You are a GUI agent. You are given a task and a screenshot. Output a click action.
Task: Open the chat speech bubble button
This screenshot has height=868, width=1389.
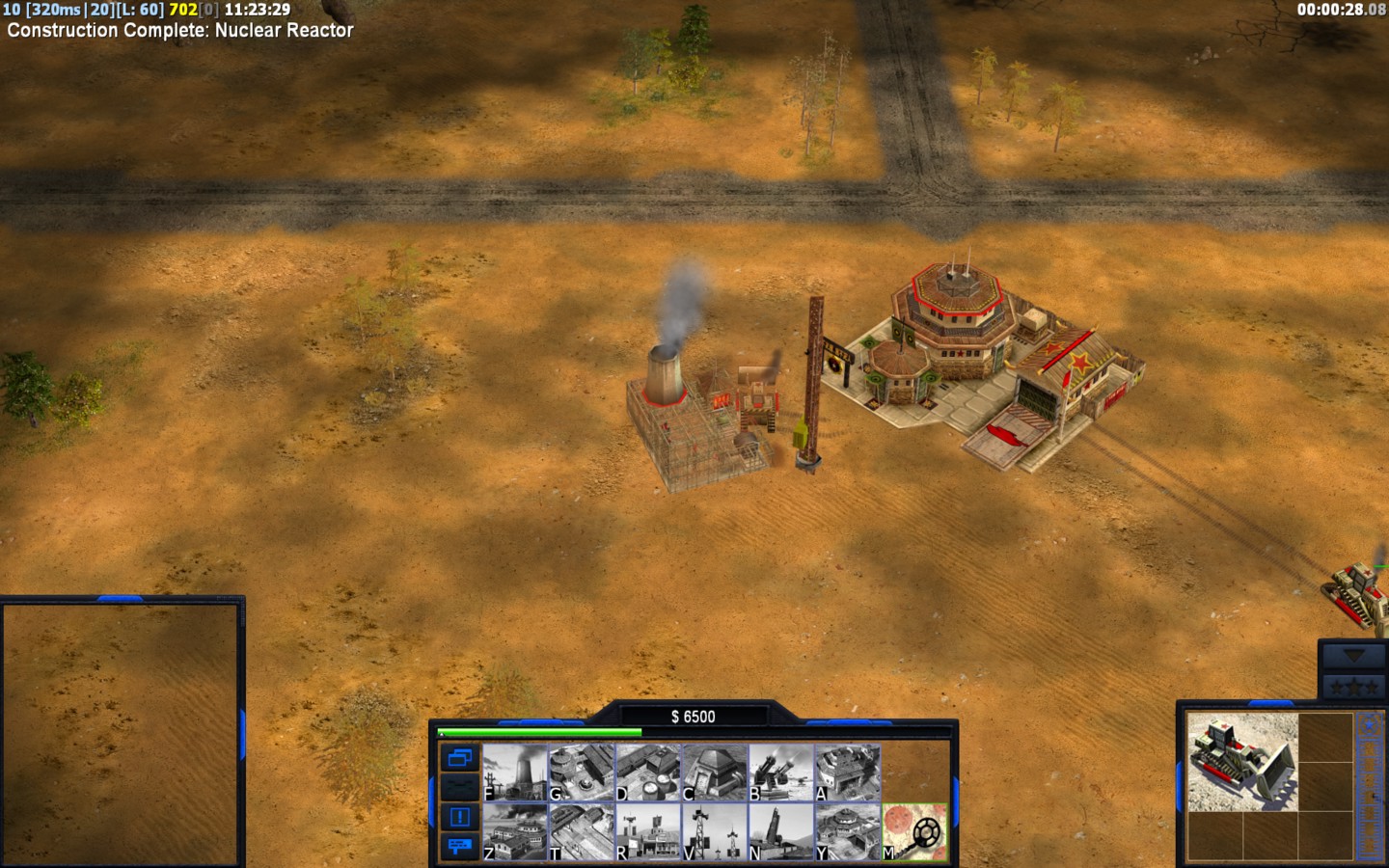click(459, 846)
